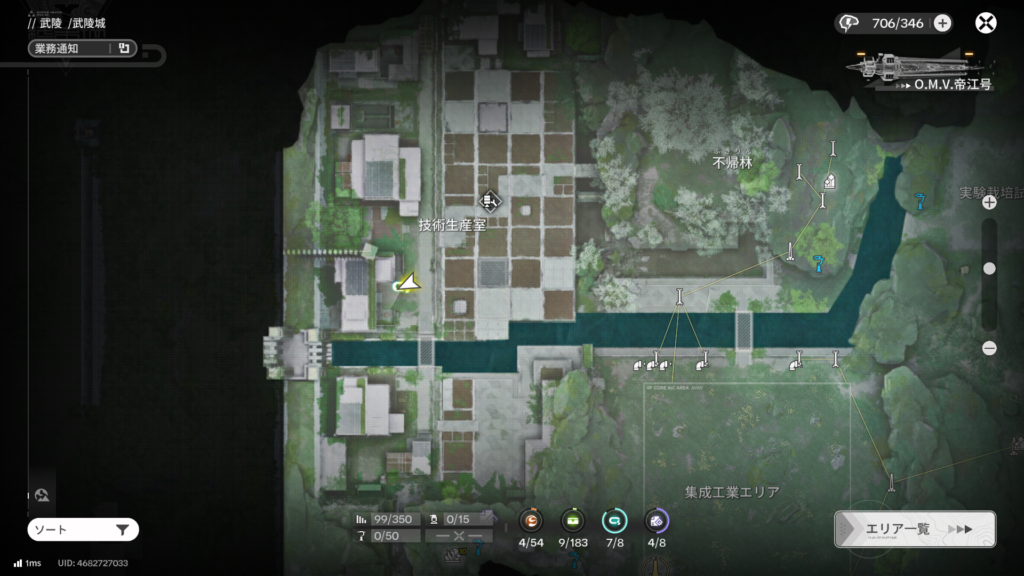This screenshot has width=1024, height=576.
Task: Add power using the plus button
Action: pos(942,23)
